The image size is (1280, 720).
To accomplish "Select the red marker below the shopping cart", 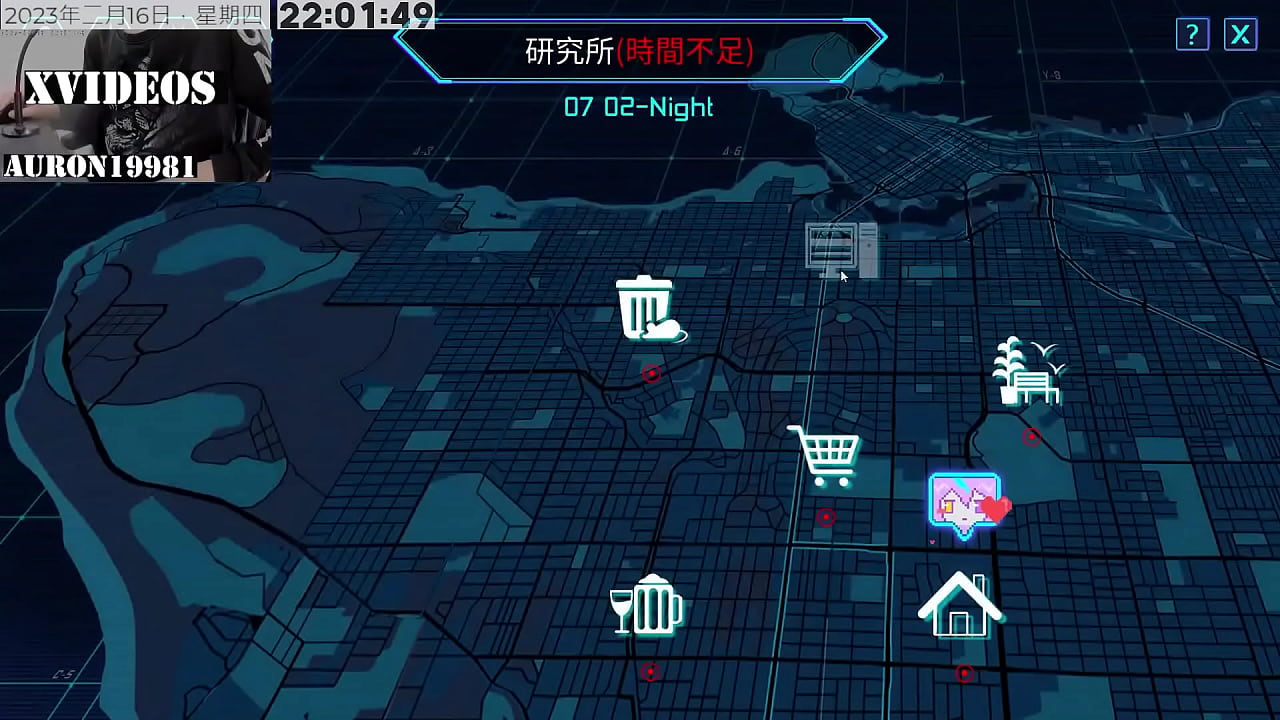I will [826, 516].
